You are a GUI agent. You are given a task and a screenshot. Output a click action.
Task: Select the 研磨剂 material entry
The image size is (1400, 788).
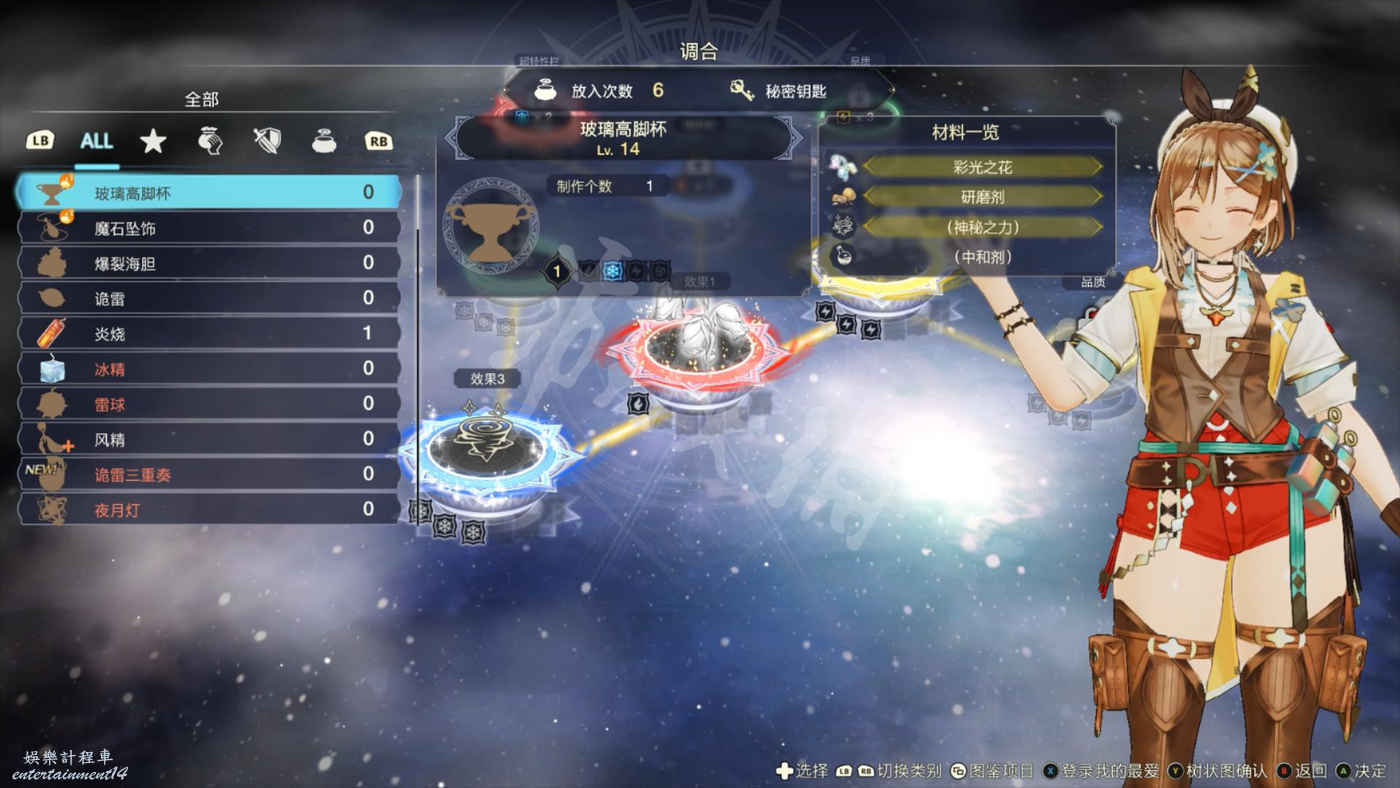[x=981, y=196]
